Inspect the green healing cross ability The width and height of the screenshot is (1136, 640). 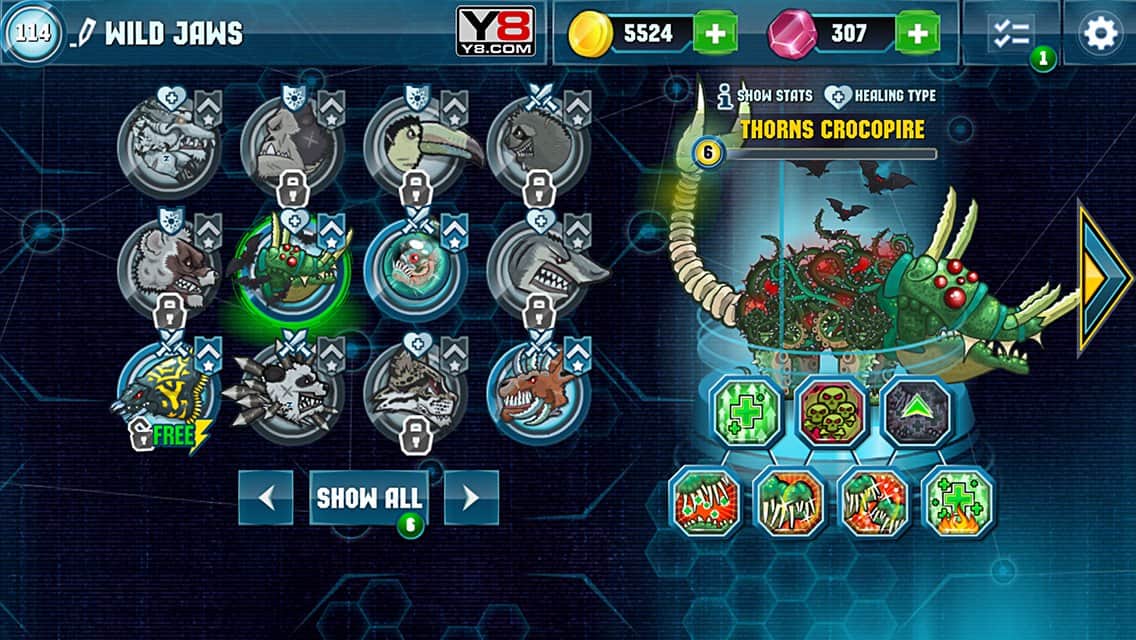(x=745, y=411)
